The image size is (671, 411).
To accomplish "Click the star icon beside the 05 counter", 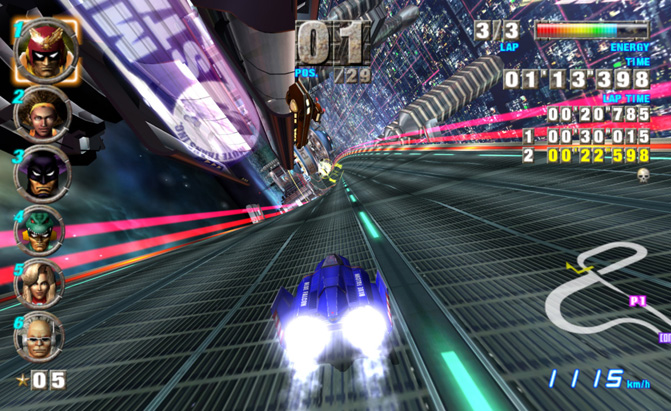I will tap(20, 380).
